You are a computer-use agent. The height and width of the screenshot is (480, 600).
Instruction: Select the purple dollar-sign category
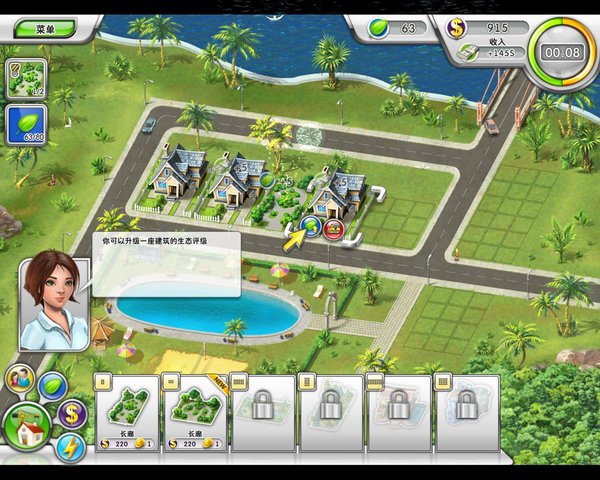coord(71,413)
